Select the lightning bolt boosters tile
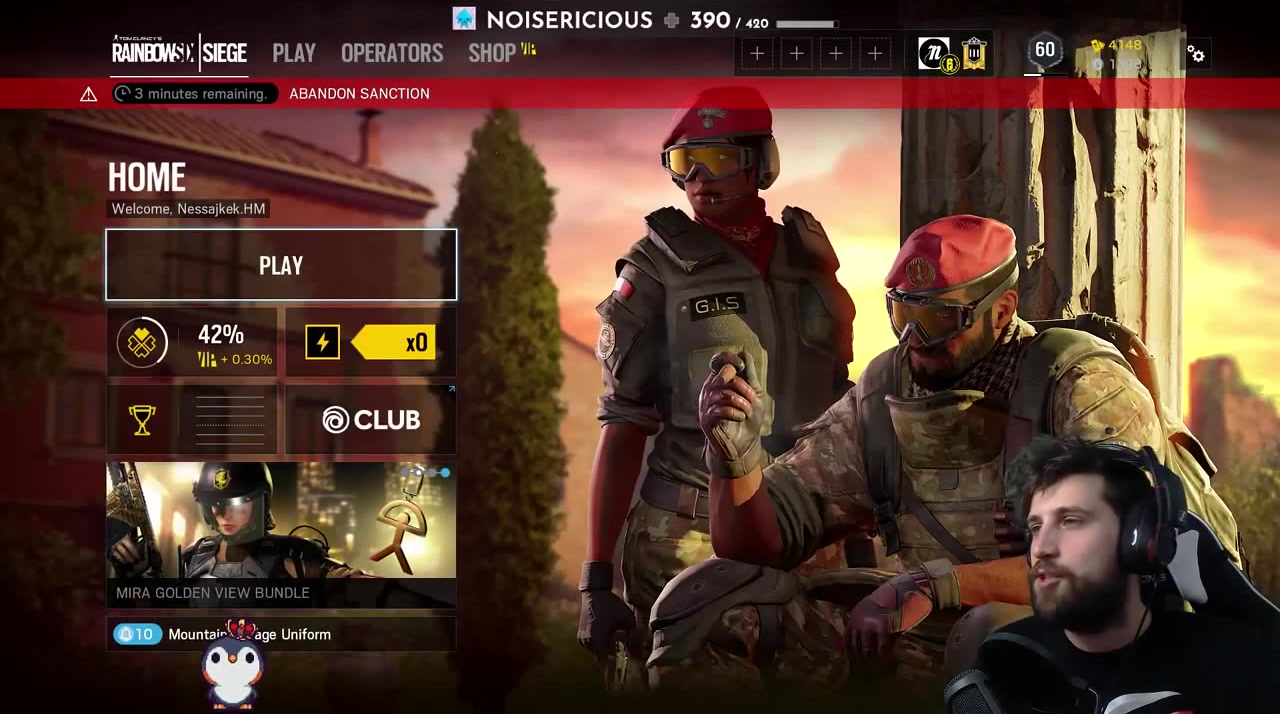 tap(371, 343)
